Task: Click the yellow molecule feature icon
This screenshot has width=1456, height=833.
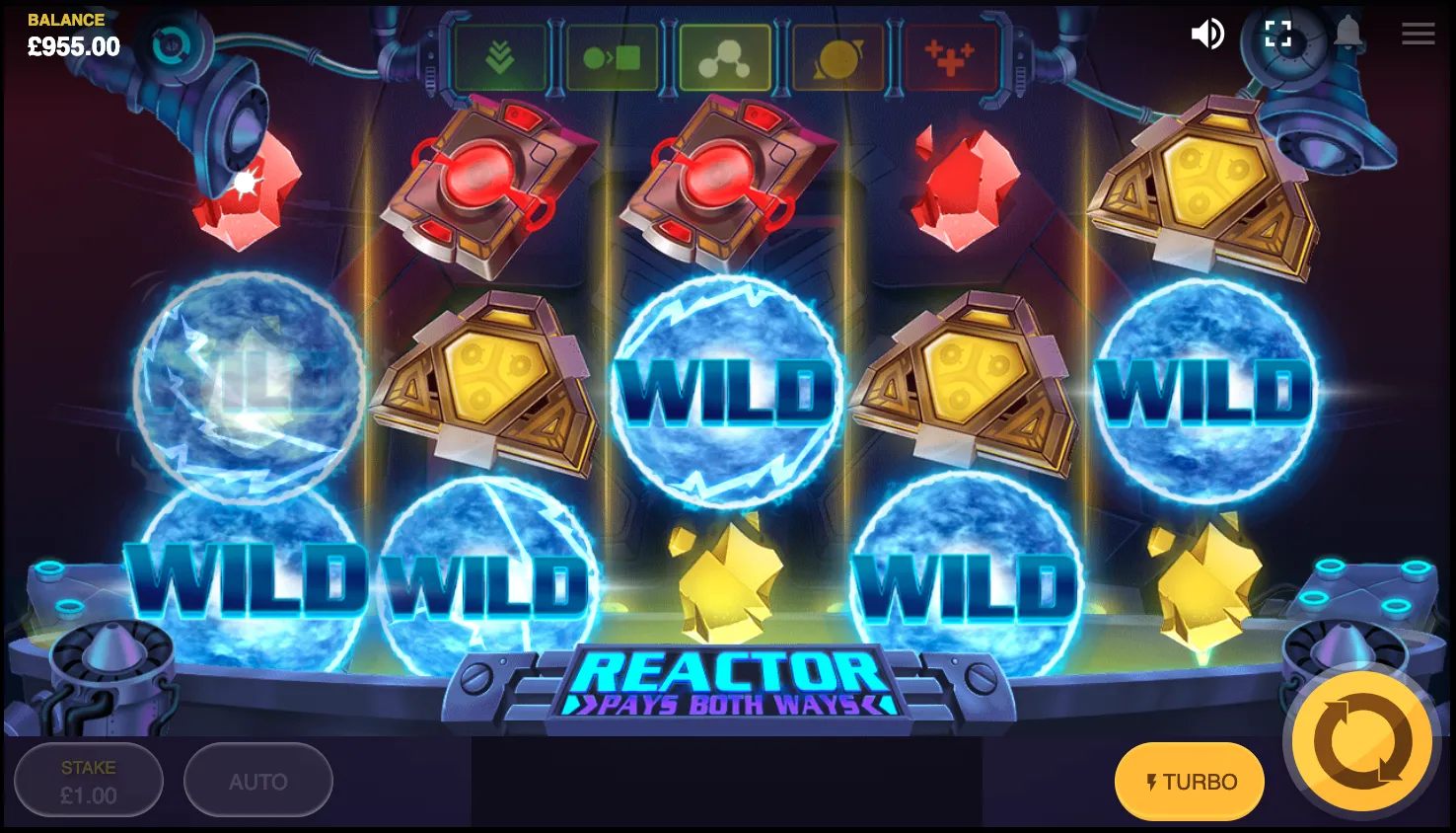Action: click(x=725, y=56)
